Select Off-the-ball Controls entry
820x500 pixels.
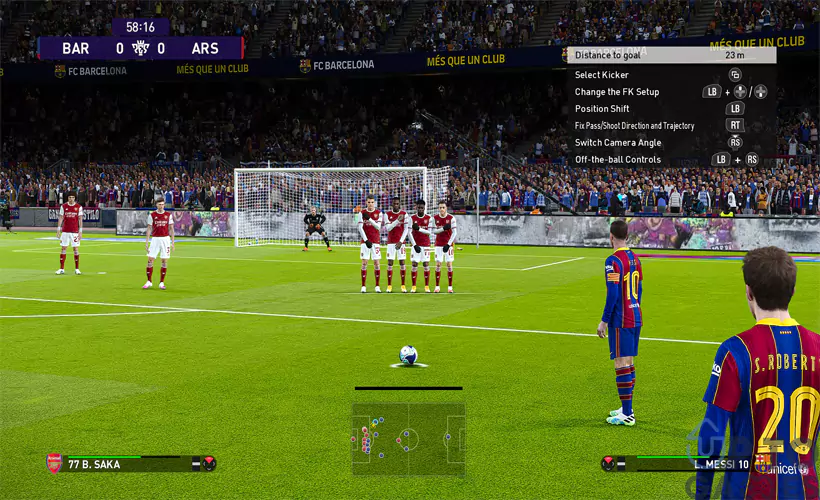pyautogui.click(x=618, y=160)
